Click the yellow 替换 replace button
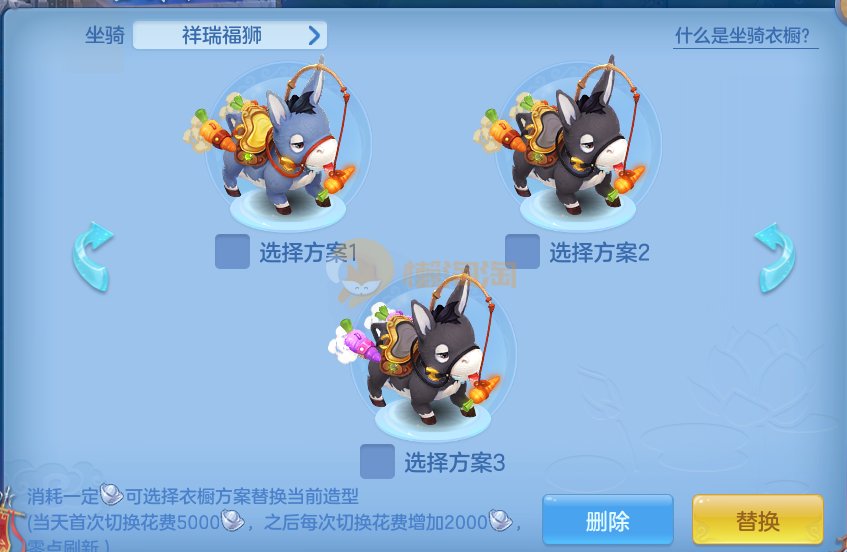The image size is (847, 552). (x=757, y=520)
